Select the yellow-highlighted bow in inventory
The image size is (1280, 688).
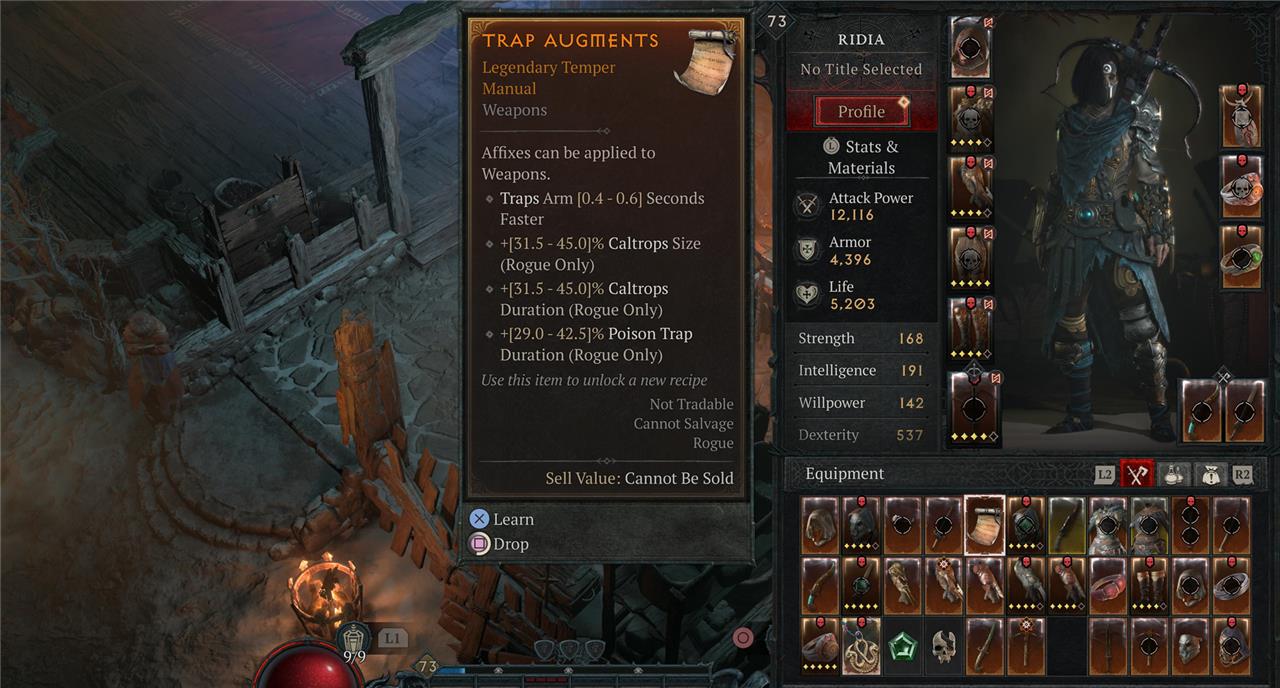tap(1067, 525)
